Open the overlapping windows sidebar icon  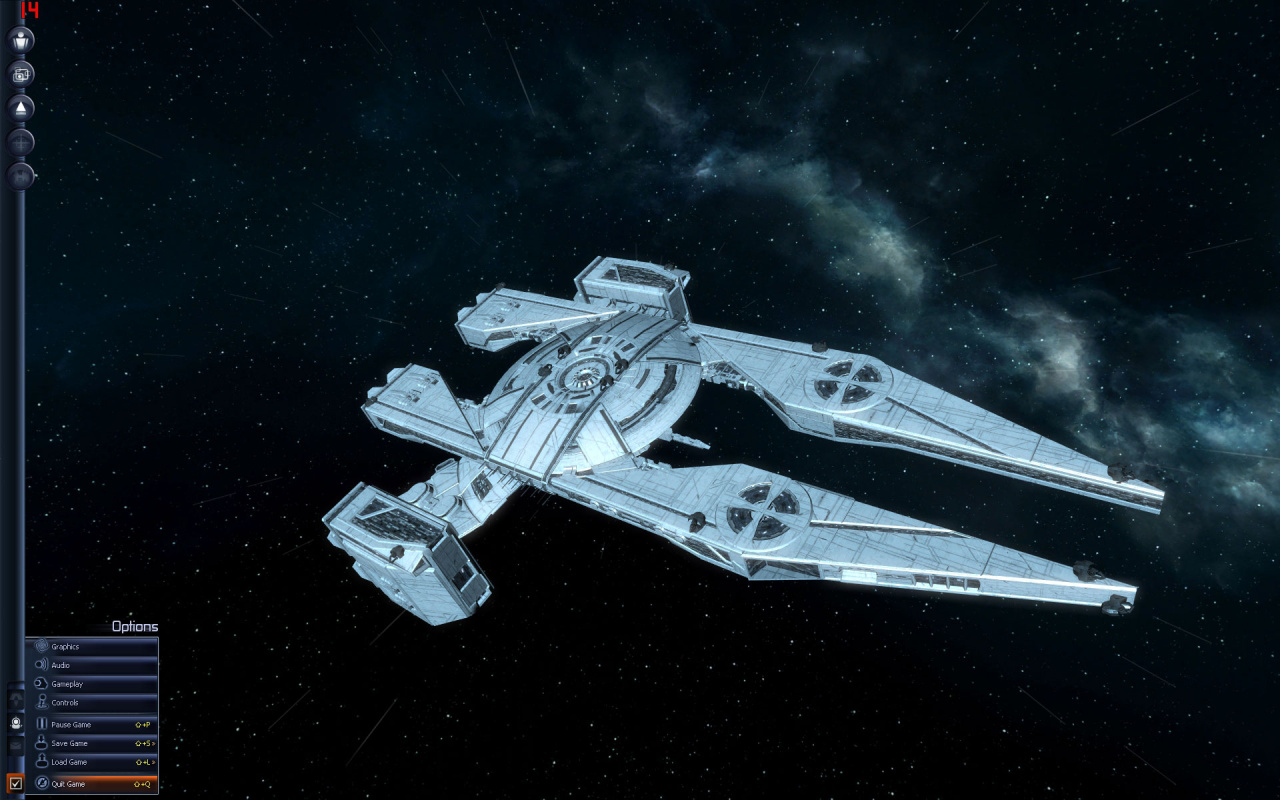point(21,73)
